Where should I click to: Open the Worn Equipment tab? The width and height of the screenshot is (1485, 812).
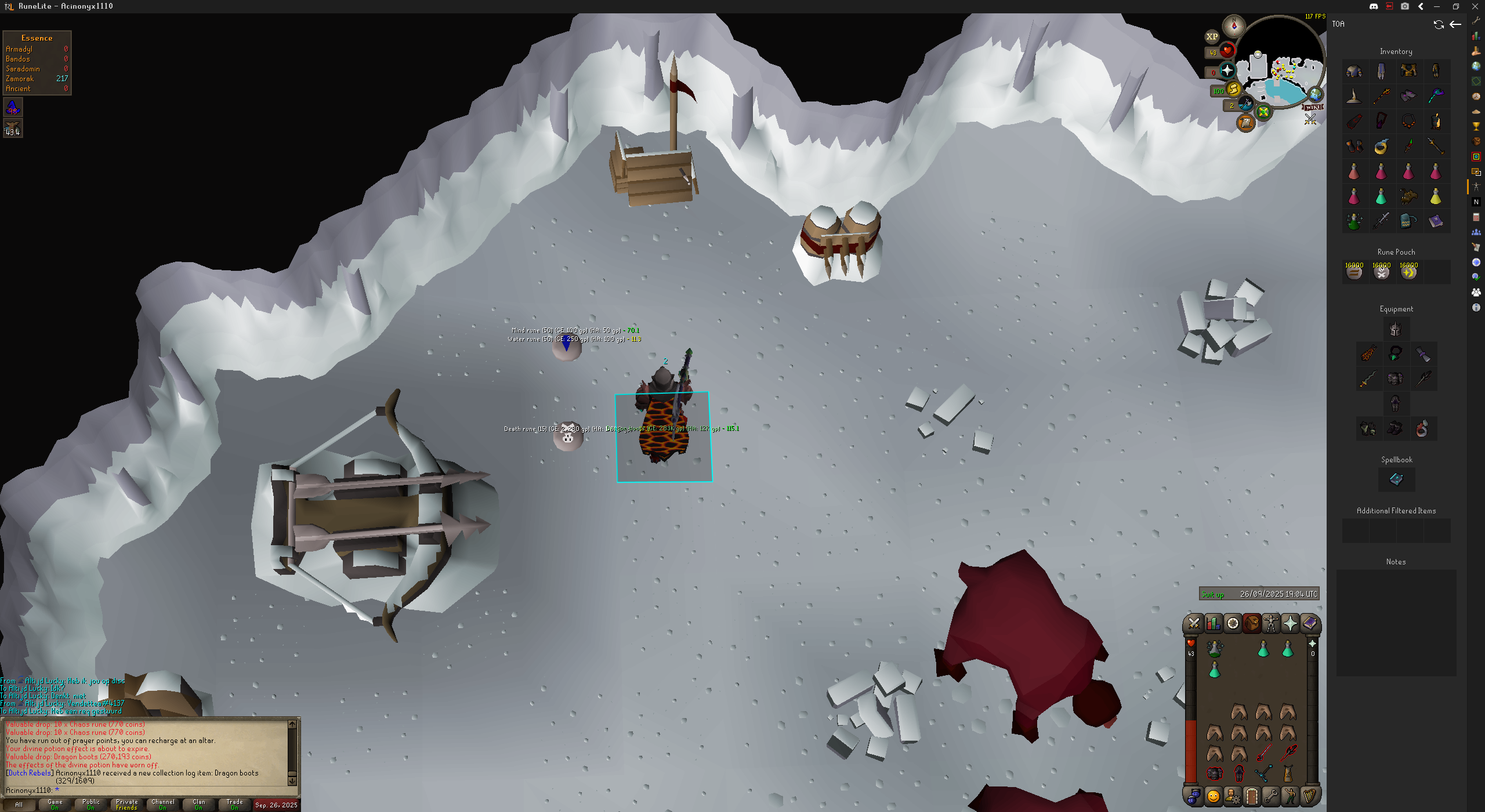(x=1271, y=623)
